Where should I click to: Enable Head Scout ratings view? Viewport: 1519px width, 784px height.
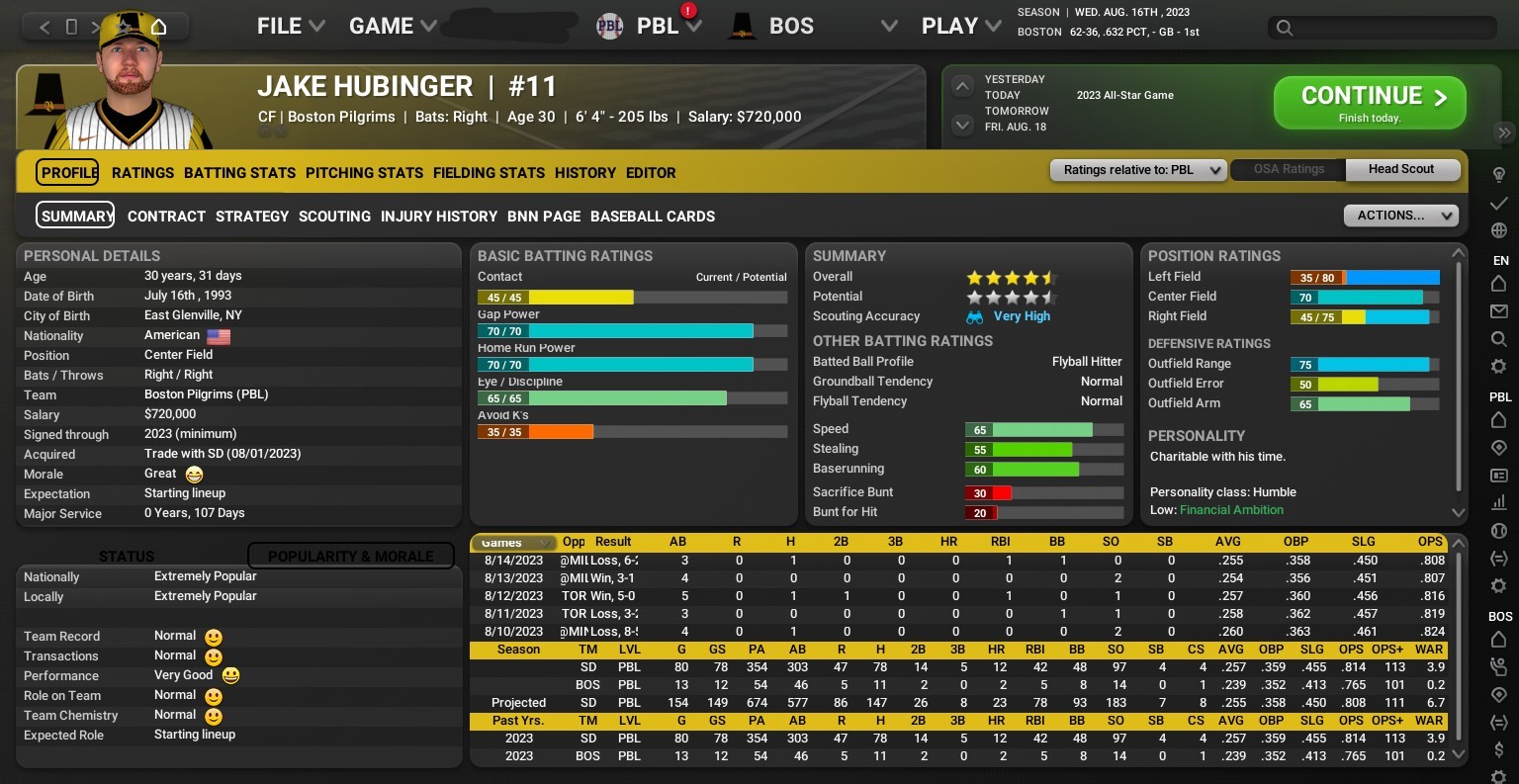tap(1402, 169)
